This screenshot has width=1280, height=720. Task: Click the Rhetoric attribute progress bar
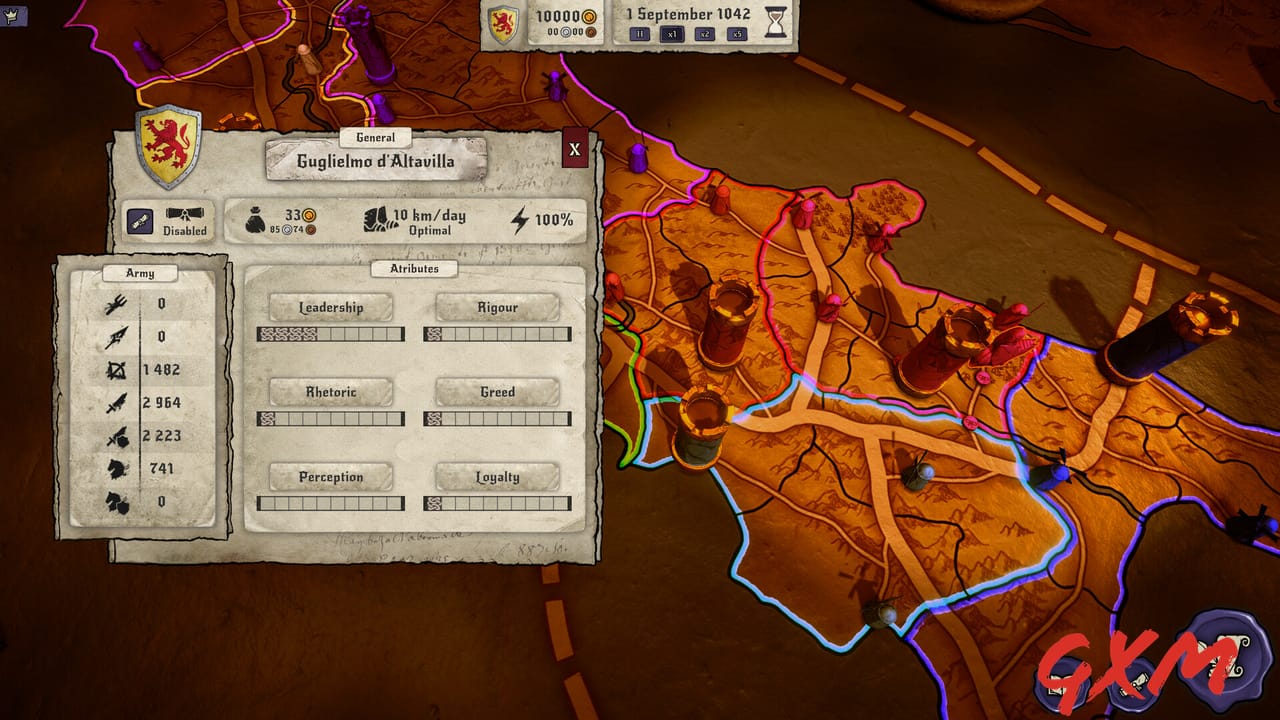click(332, 417)
